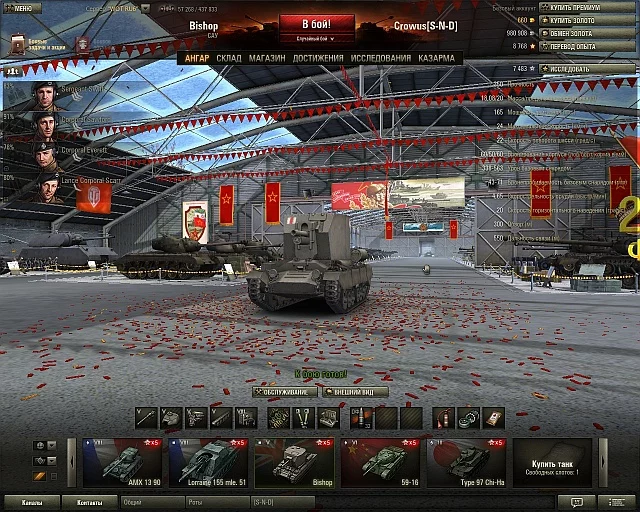Viewport: 640px width, 512px height.
Task: Open the Обслуживание service button
Action: pos(285,392)
